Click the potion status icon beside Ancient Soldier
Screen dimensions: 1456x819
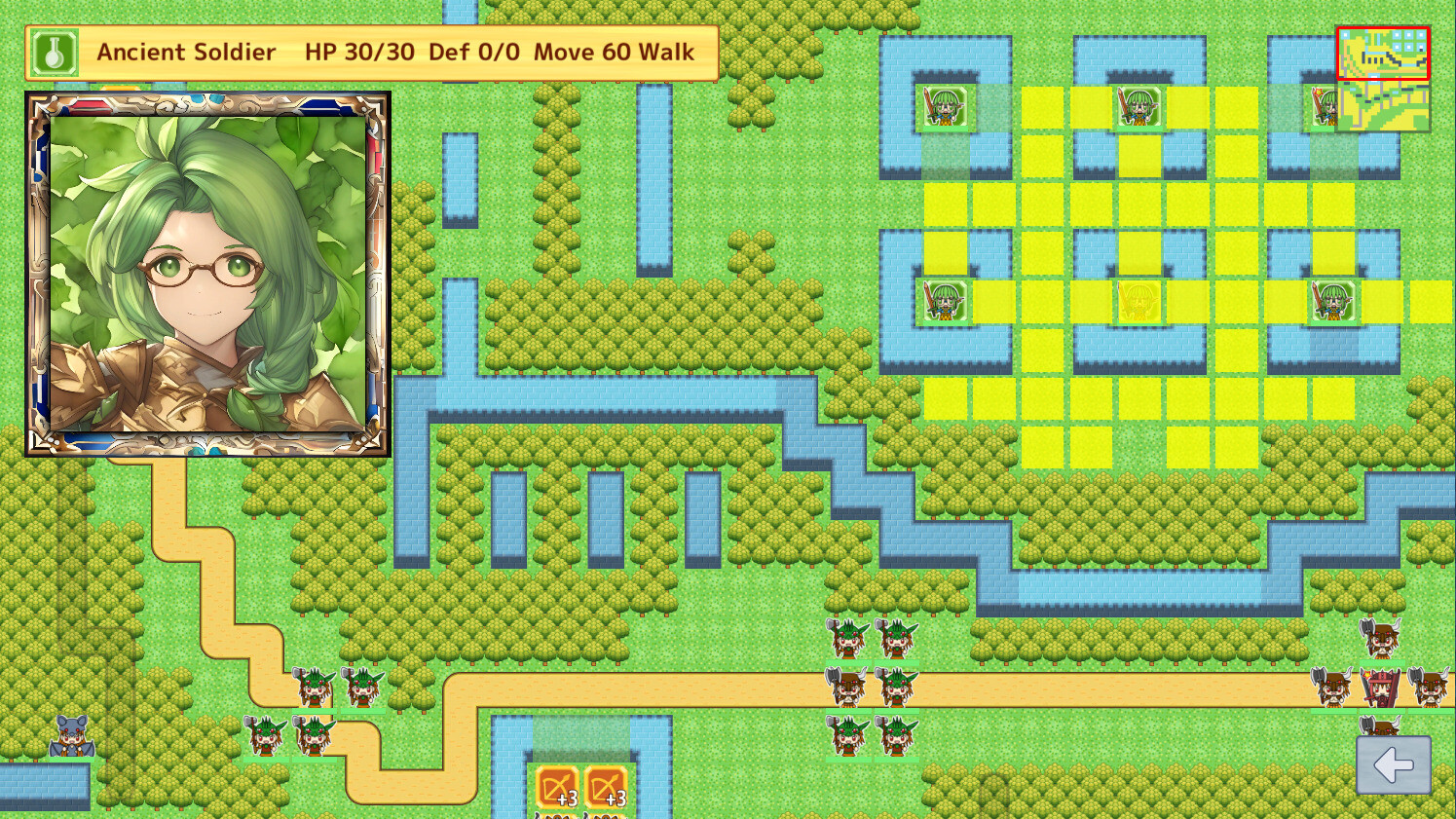tap(54, 52)
